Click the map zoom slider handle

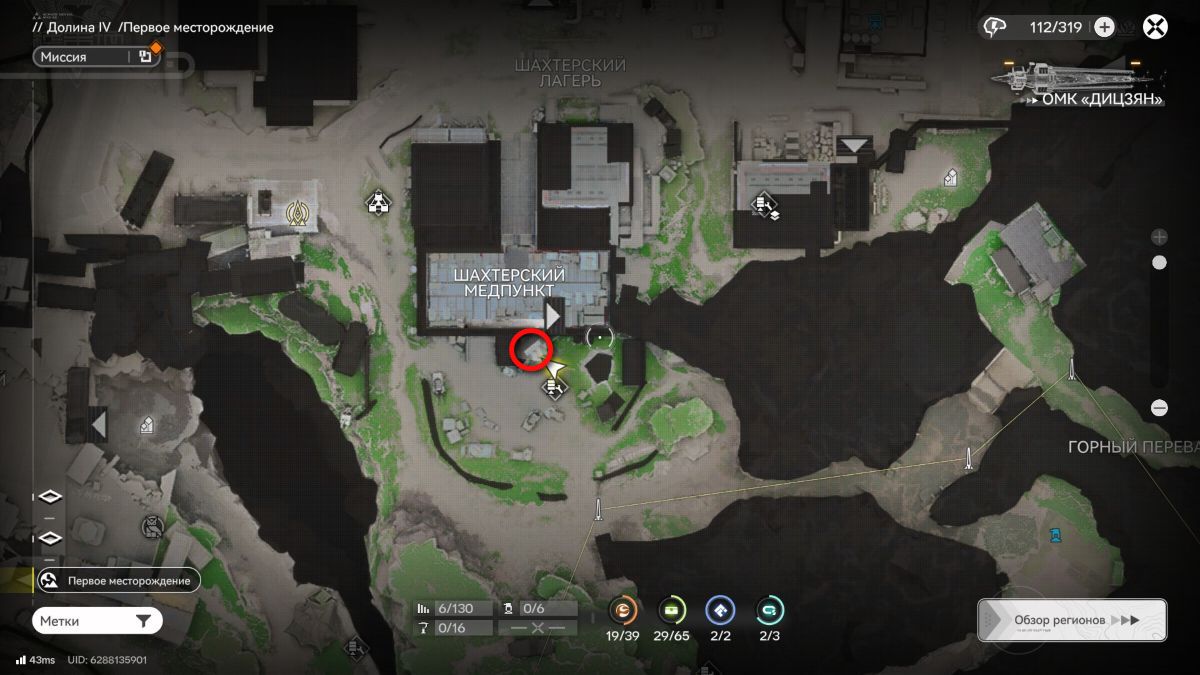coord(1159,263)
